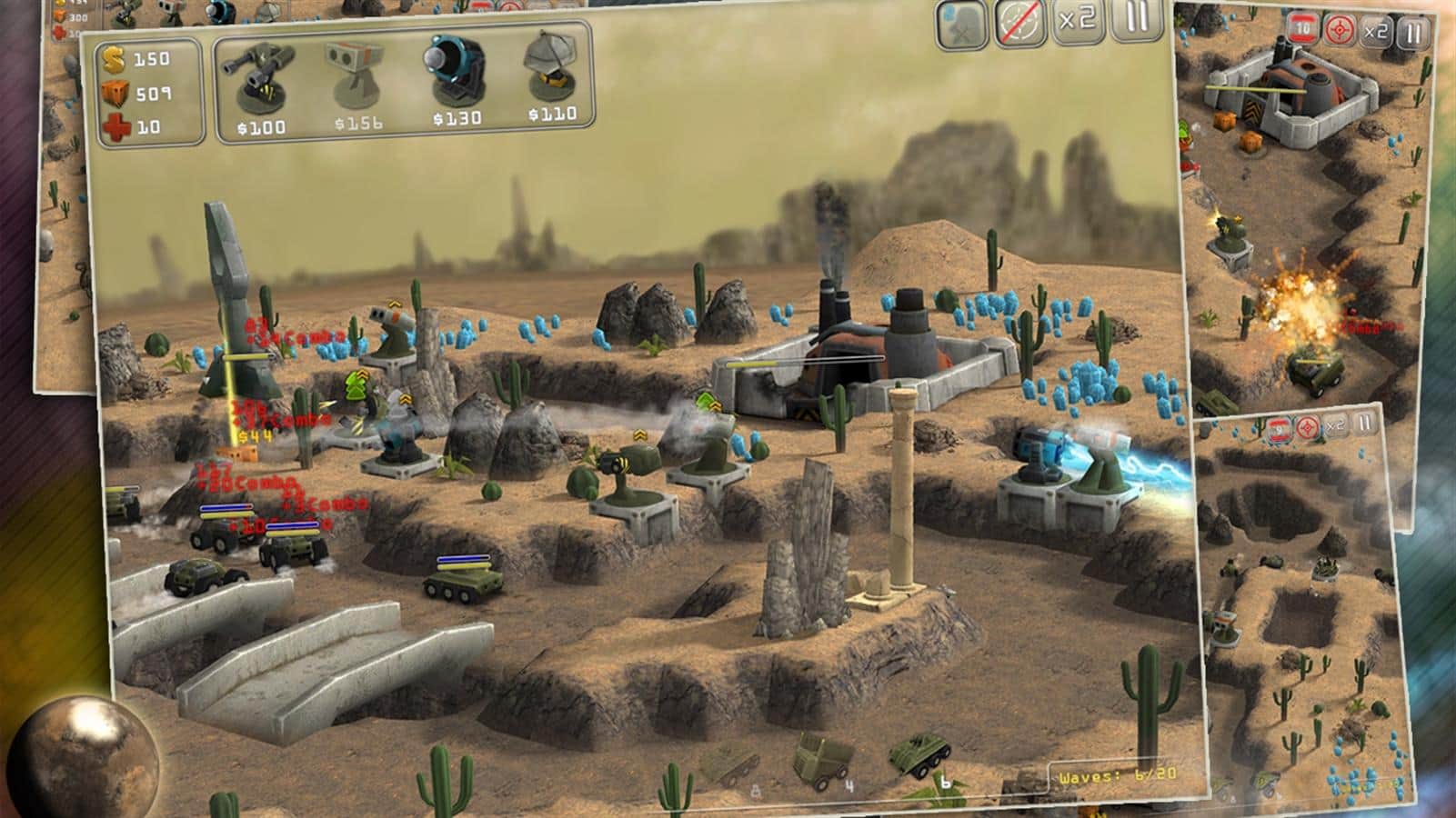Image resolution: width=1456 pixels, height=818 pixels.
Task: Pause the game in the large main view
Action: click(1136, 18)
